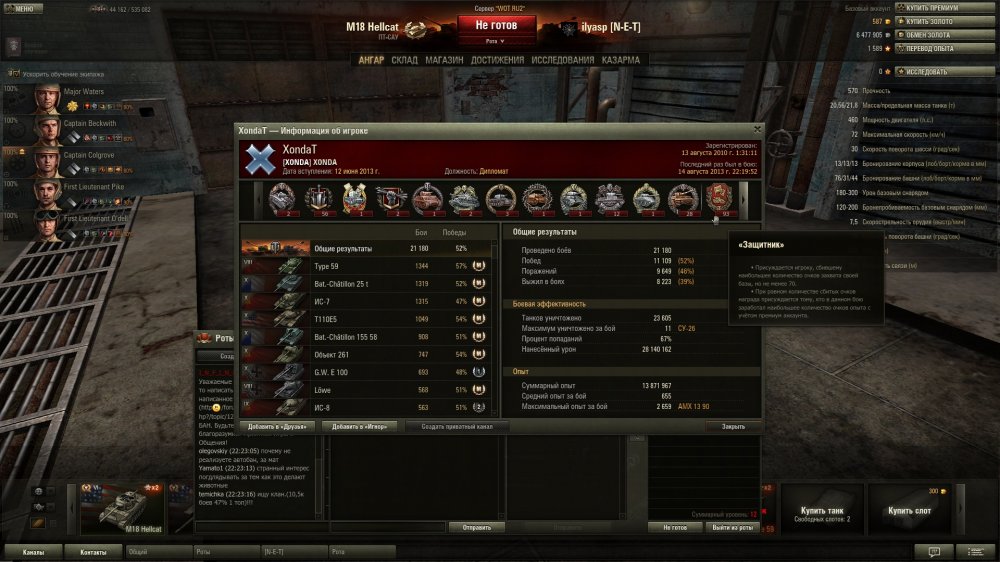Close the XondaT player info window
Viewport: 1000px width, 562px height.
pyautogui.click(x=757, y=130)
